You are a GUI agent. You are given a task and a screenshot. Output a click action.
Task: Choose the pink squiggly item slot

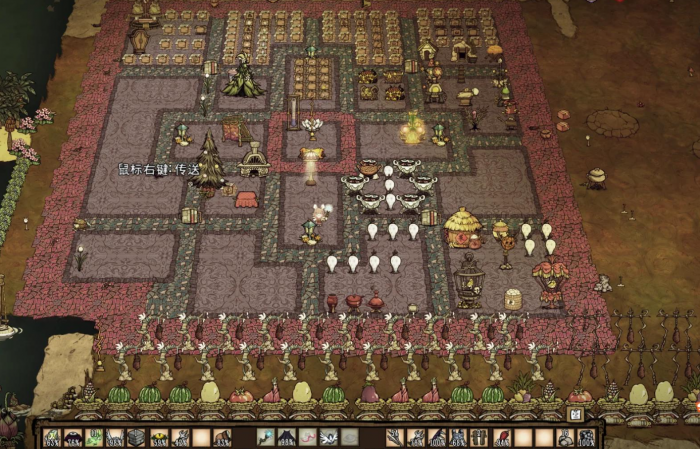[309, 437]
